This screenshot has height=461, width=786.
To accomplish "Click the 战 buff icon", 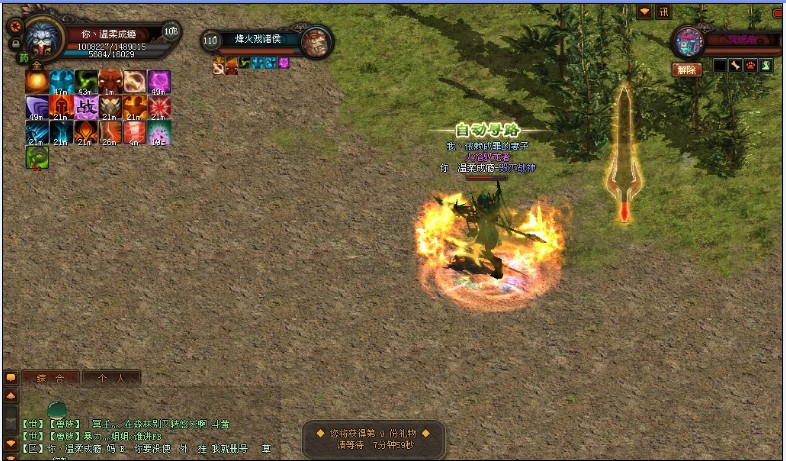I will 86,107.
